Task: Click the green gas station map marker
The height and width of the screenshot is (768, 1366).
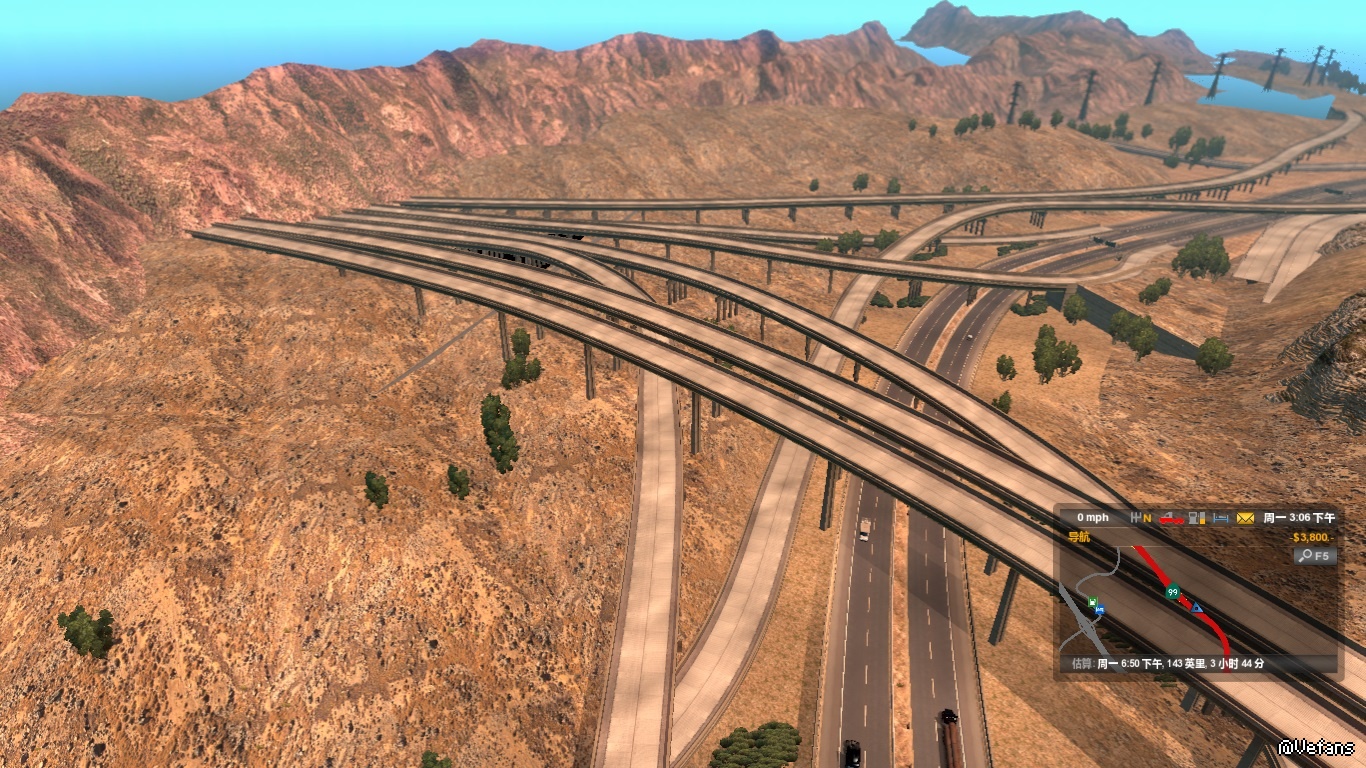Action: [x=1093, y=602]
